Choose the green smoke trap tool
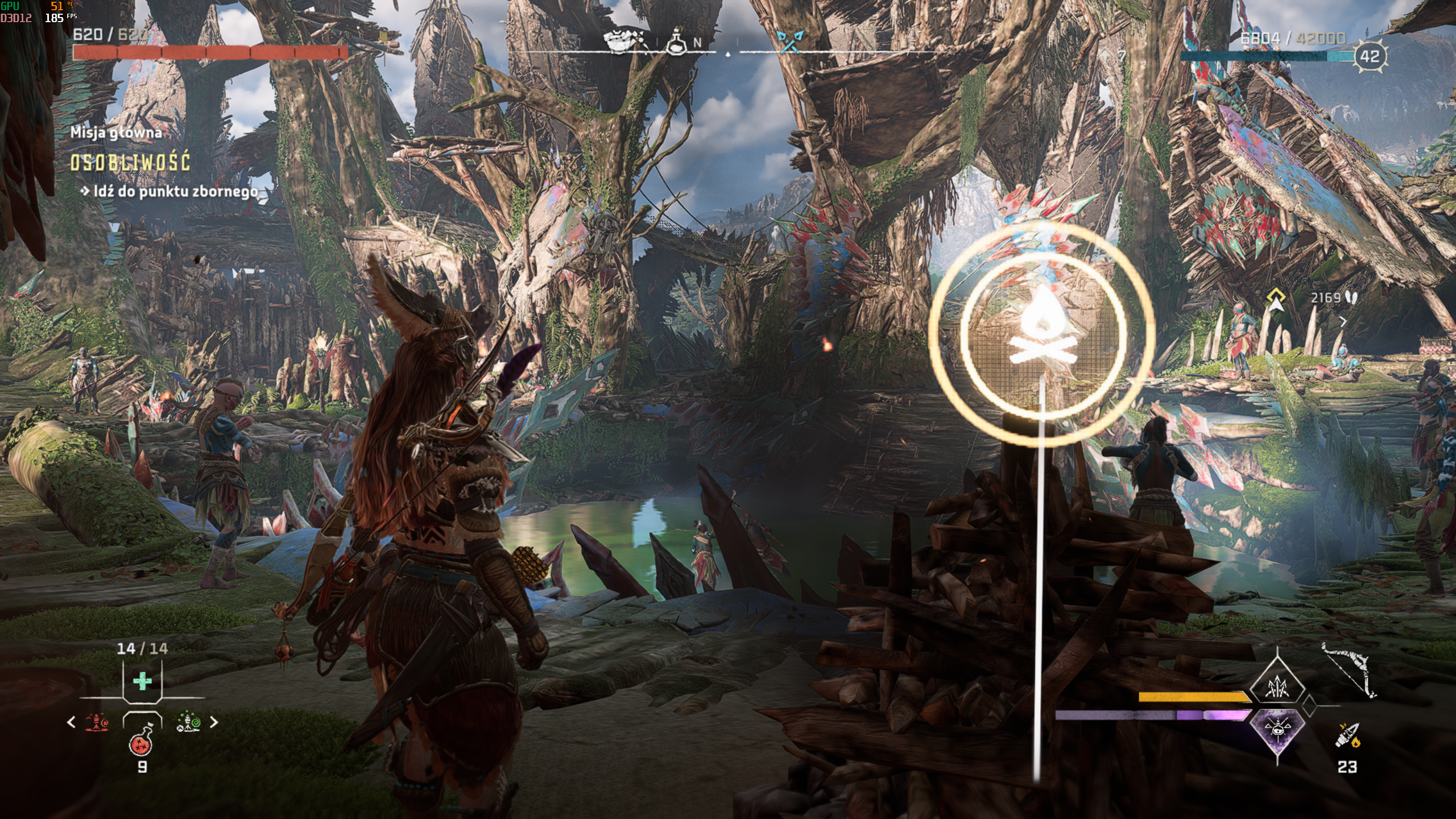The width and height of the screenshot is (1456, 819). point(188,722)
